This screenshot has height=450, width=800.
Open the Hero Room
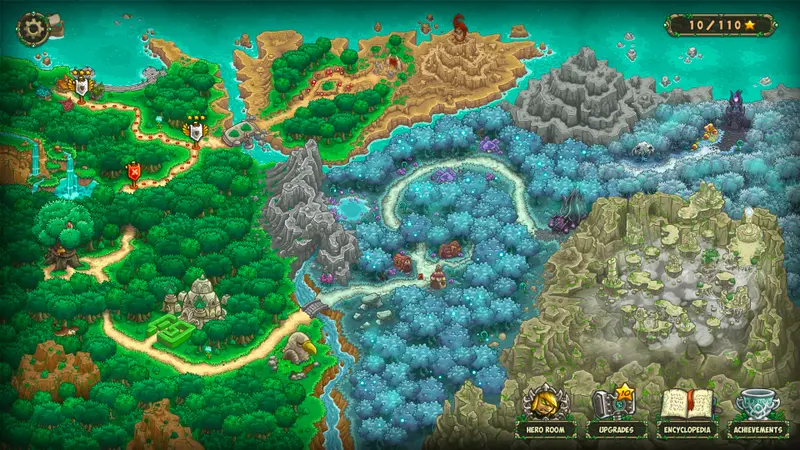545,410
